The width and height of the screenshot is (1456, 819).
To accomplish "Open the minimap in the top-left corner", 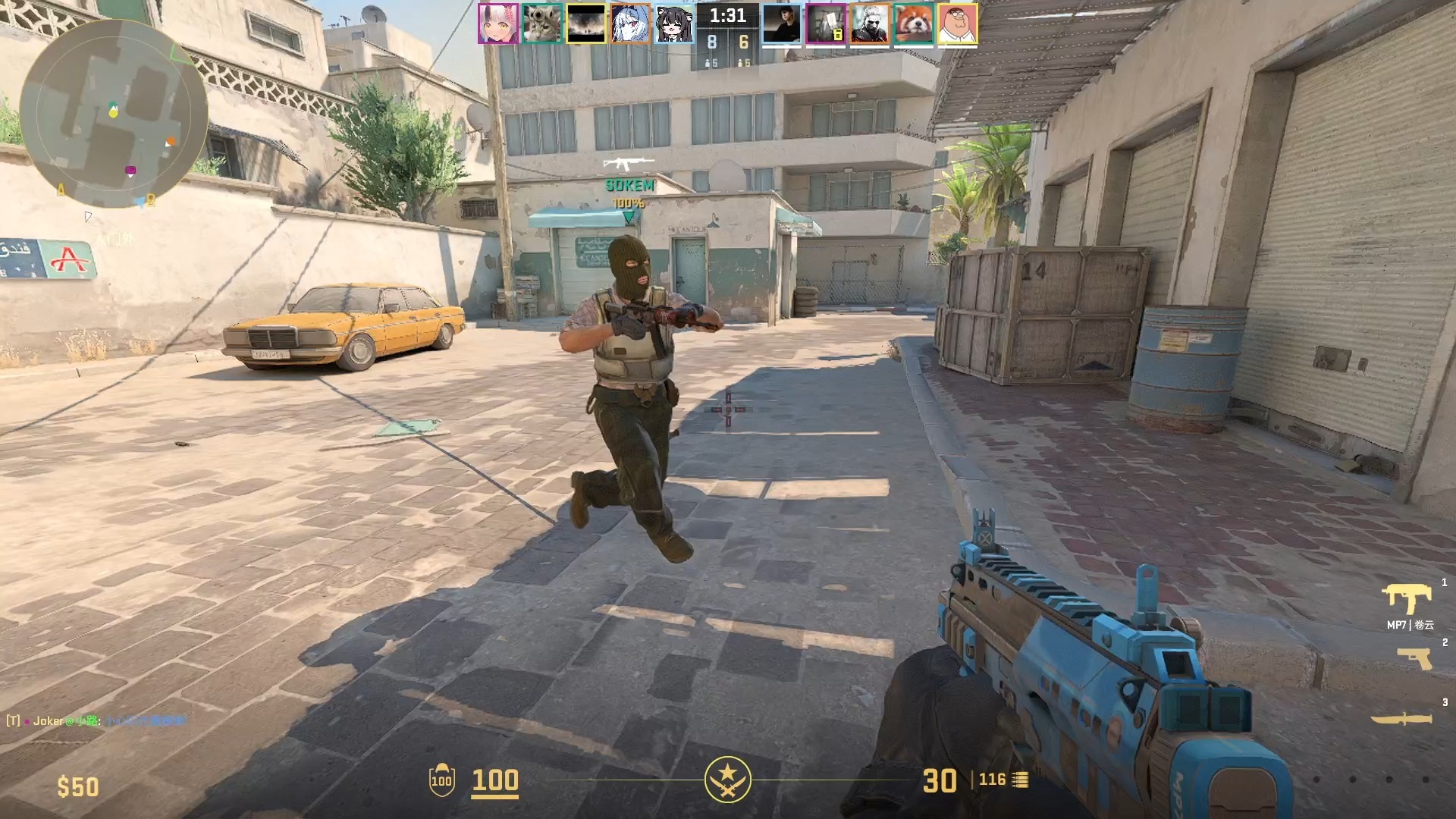I will click(106, 106).
